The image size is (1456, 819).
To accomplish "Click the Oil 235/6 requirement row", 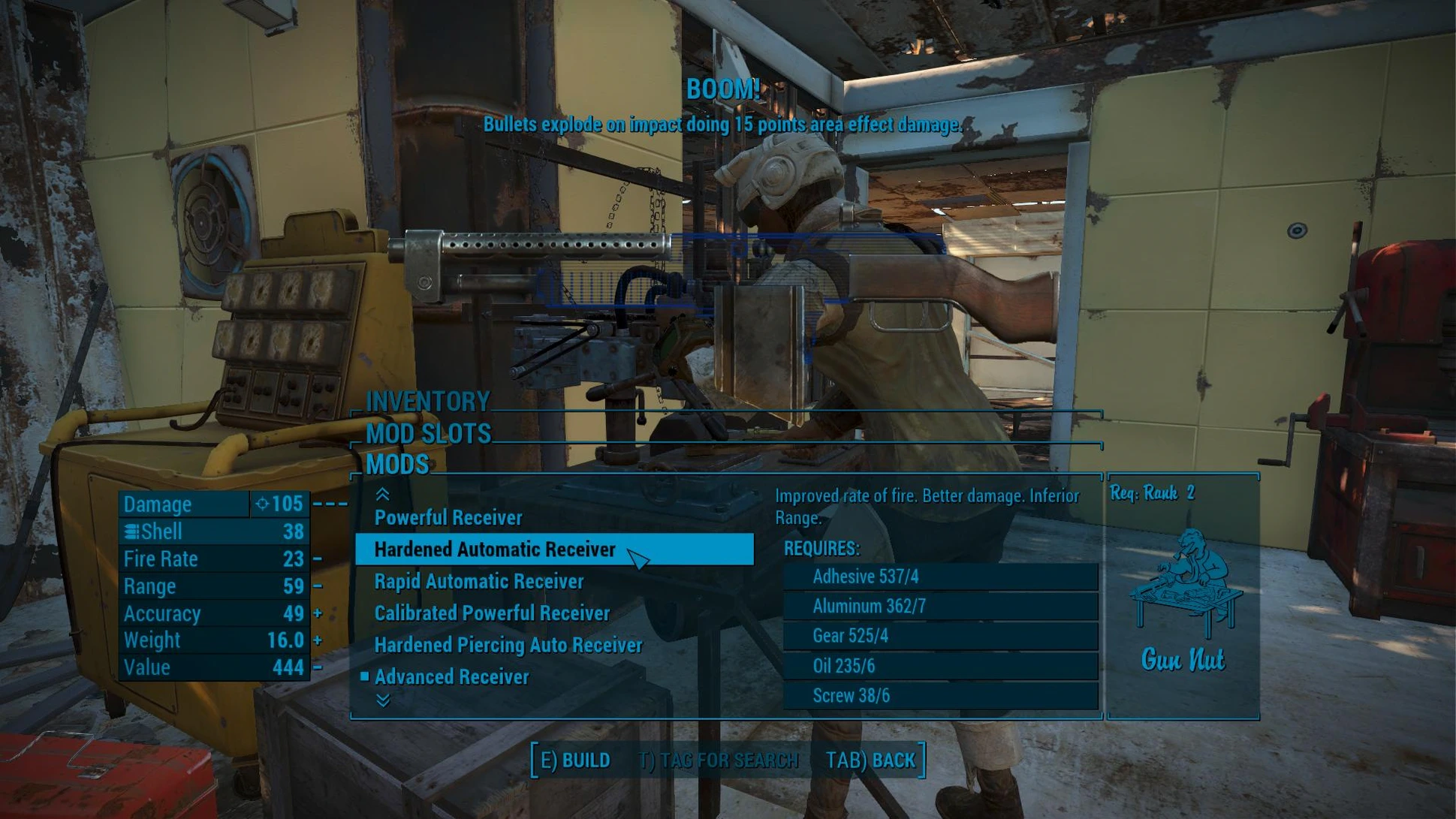I will pos(940,667).
